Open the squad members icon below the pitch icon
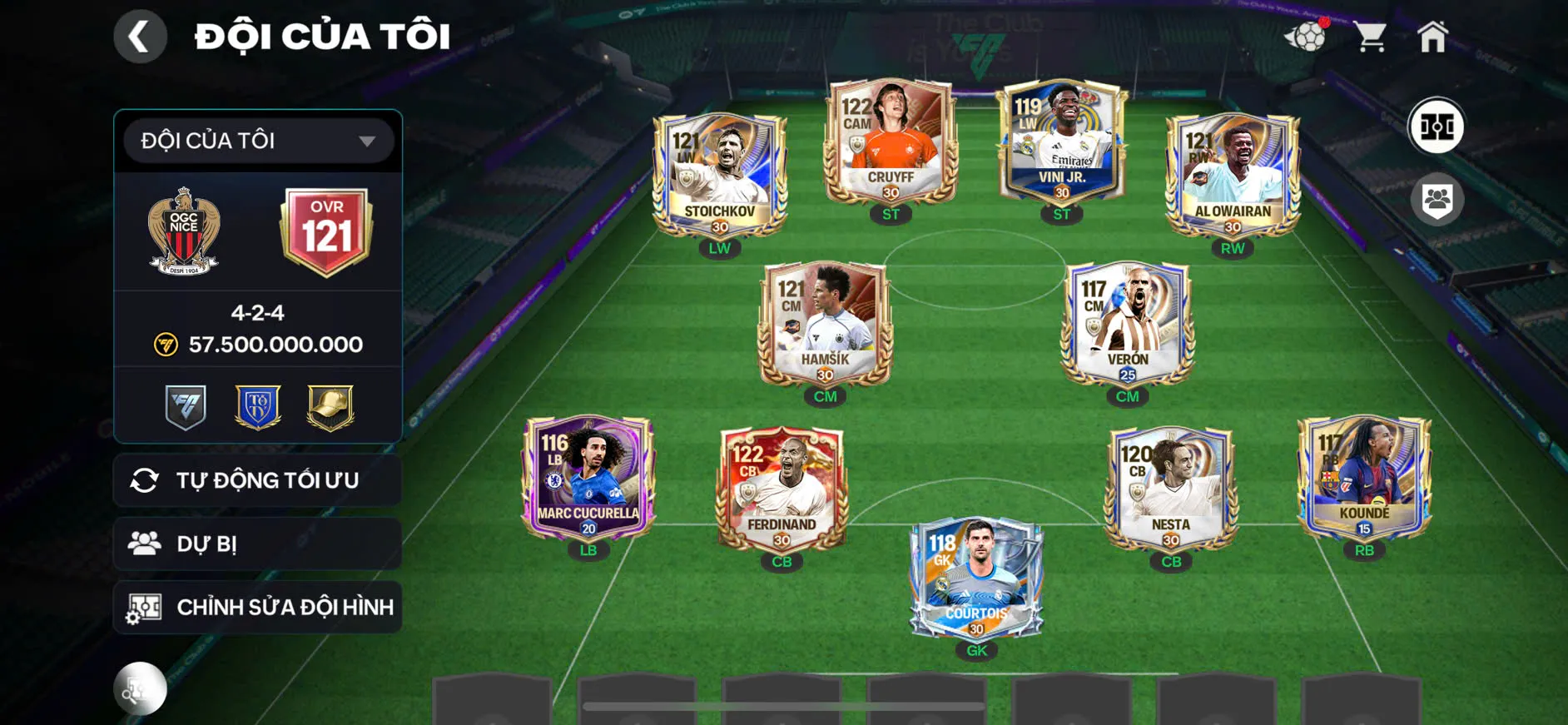 (x=1438, y=197)
